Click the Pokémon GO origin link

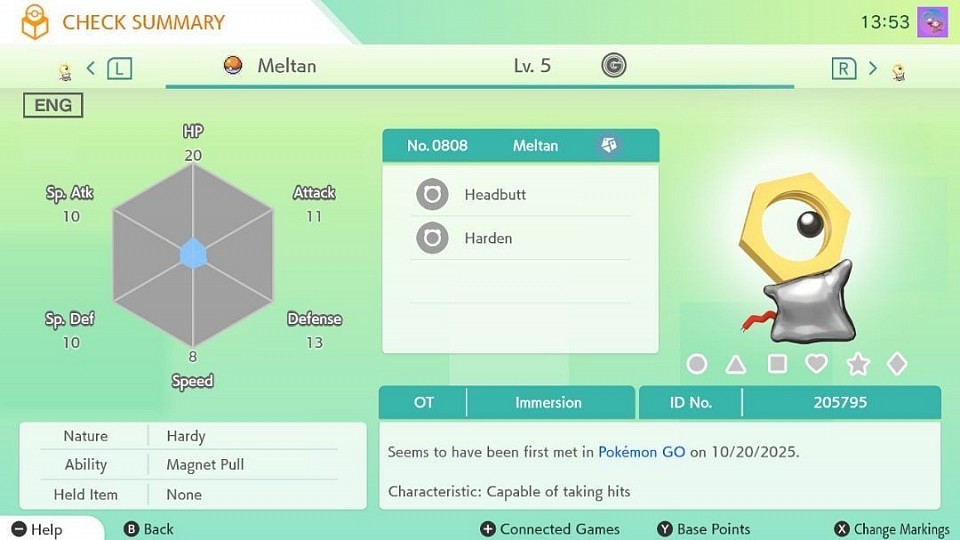point(641,452)
